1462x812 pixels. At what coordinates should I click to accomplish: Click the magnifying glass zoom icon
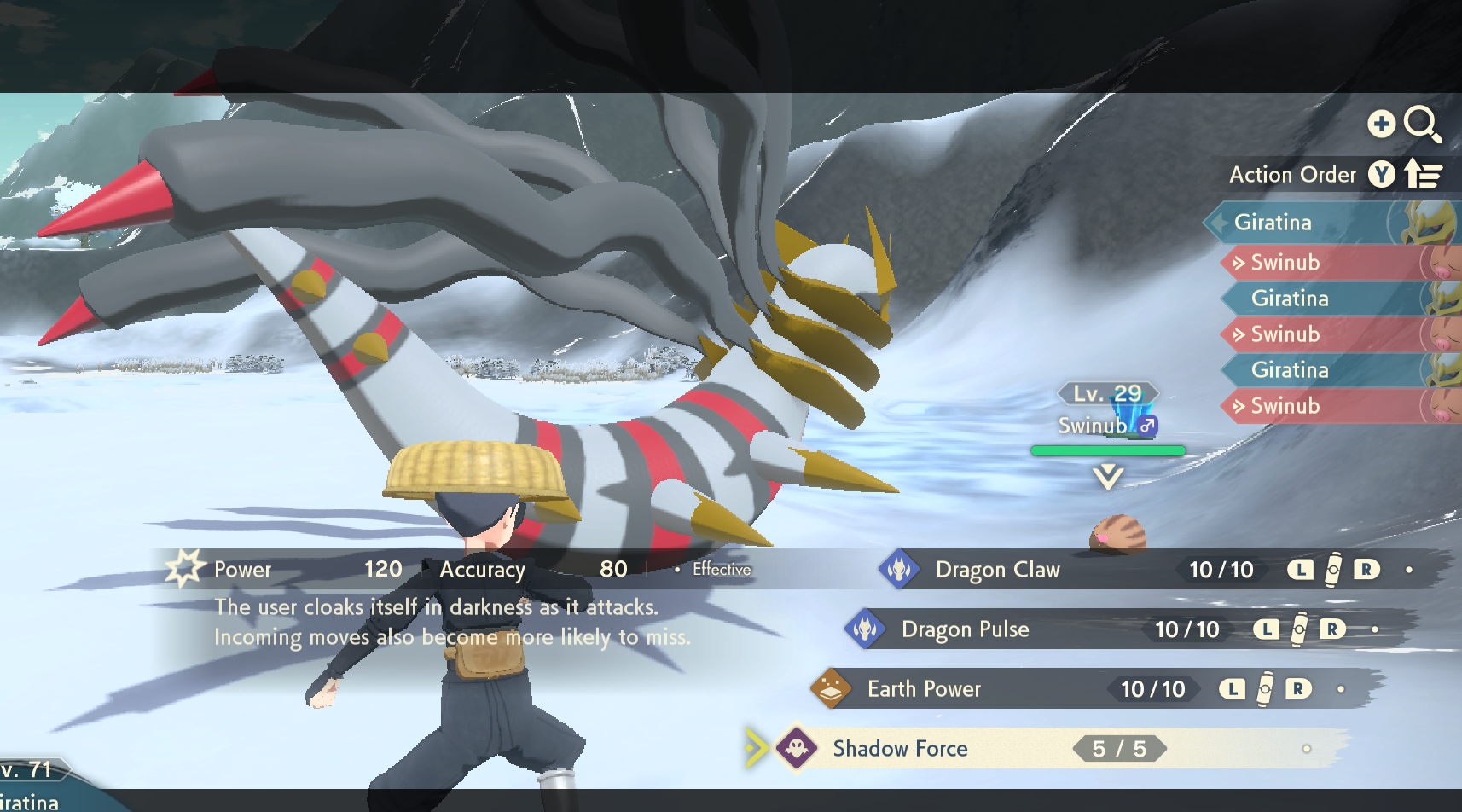1422,125
